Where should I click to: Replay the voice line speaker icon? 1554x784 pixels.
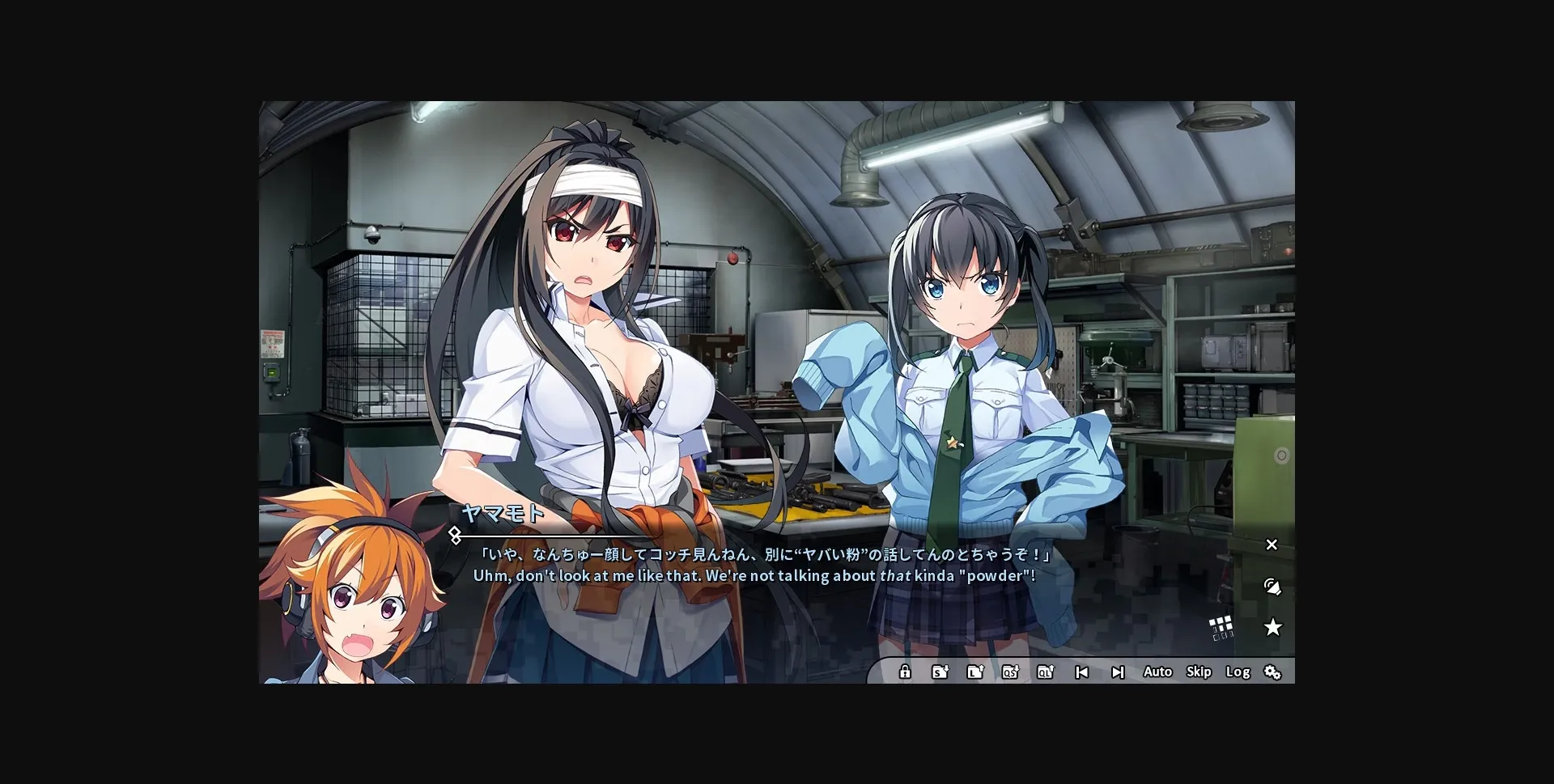[x=1272, y=587]
